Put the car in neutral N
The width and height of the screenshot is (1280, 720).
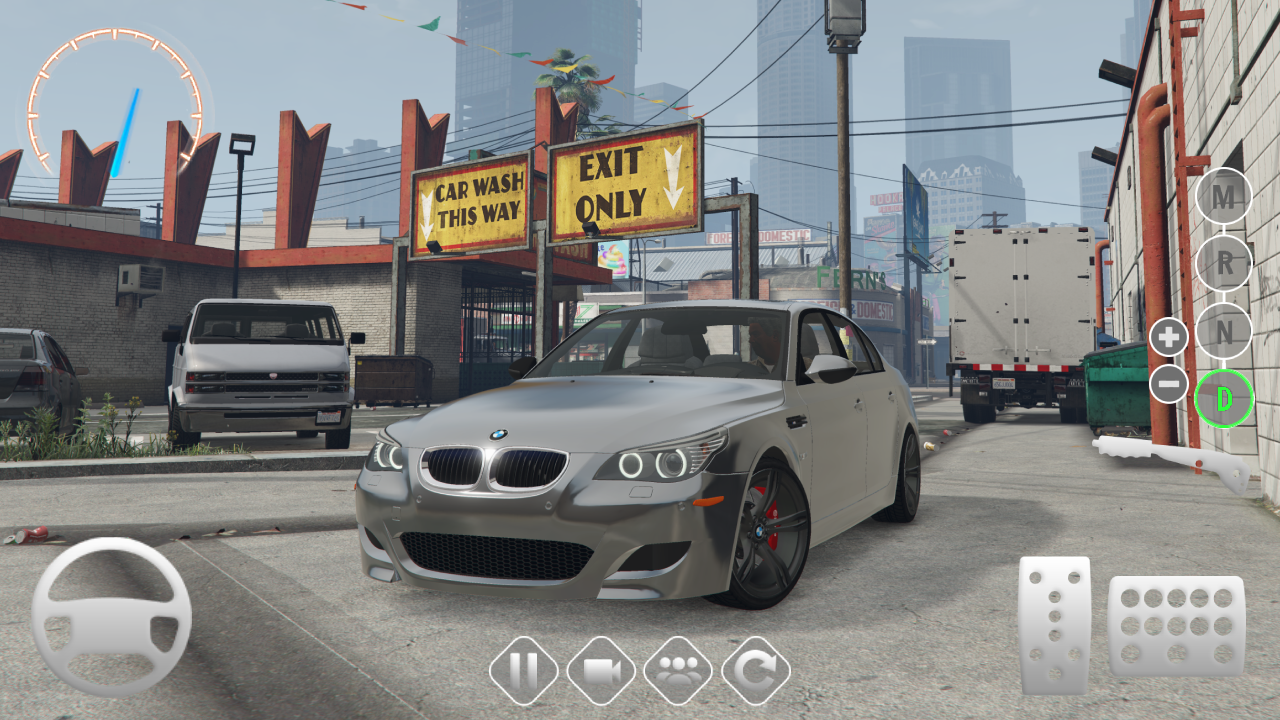point(1223,332)
